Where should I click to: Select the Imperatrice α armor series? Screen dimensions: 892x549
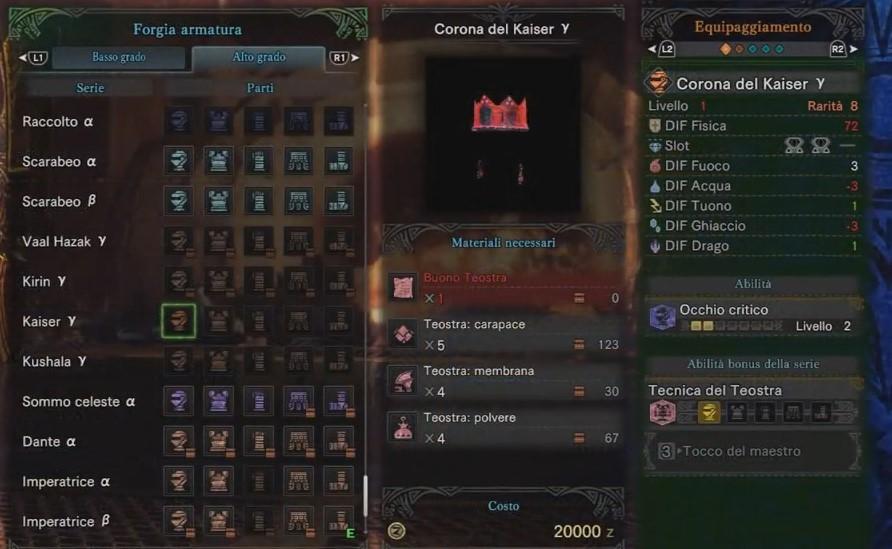pos(66,482)
